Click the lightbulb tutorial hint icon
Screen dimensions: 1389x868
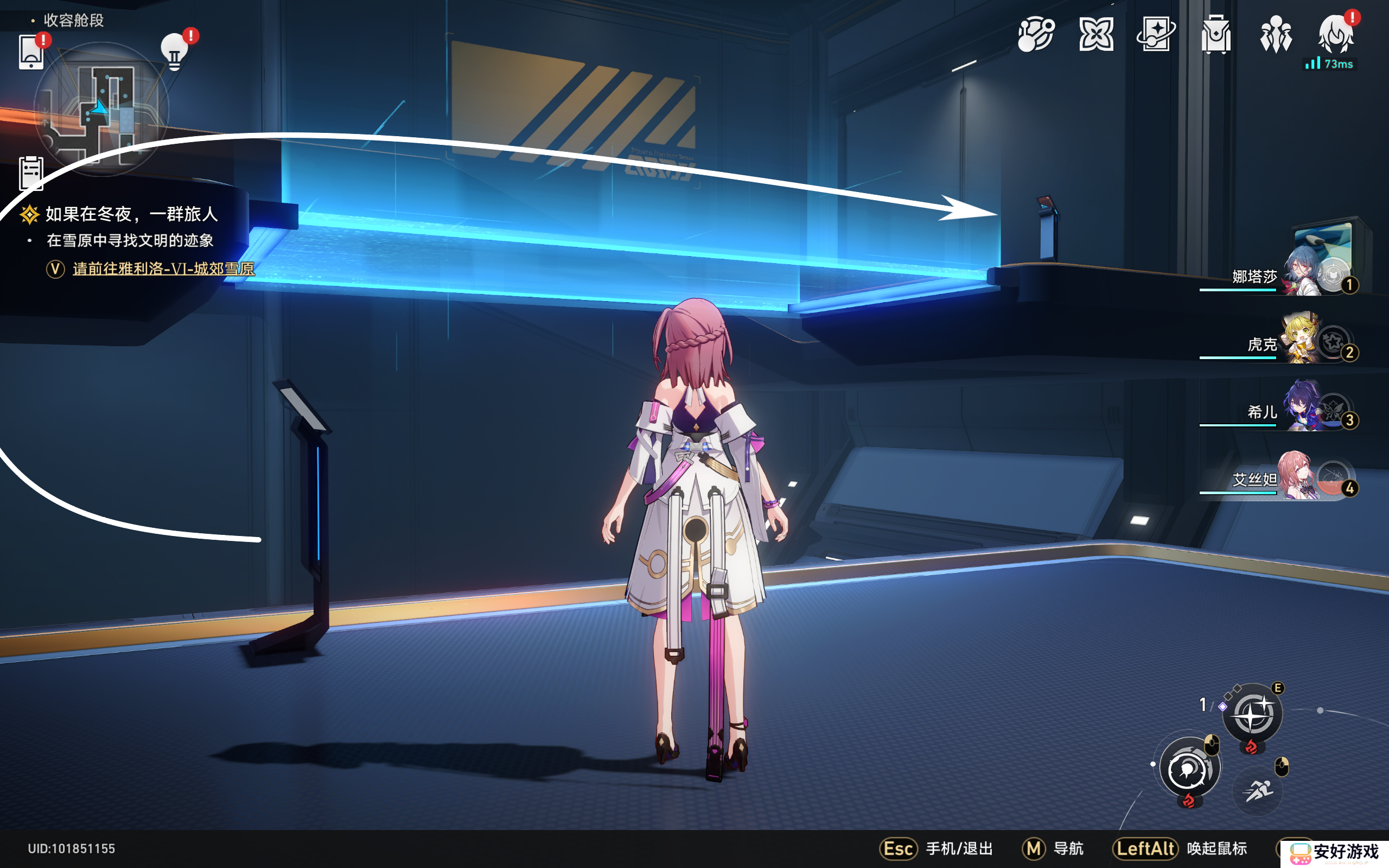click(x=175, y=52)
